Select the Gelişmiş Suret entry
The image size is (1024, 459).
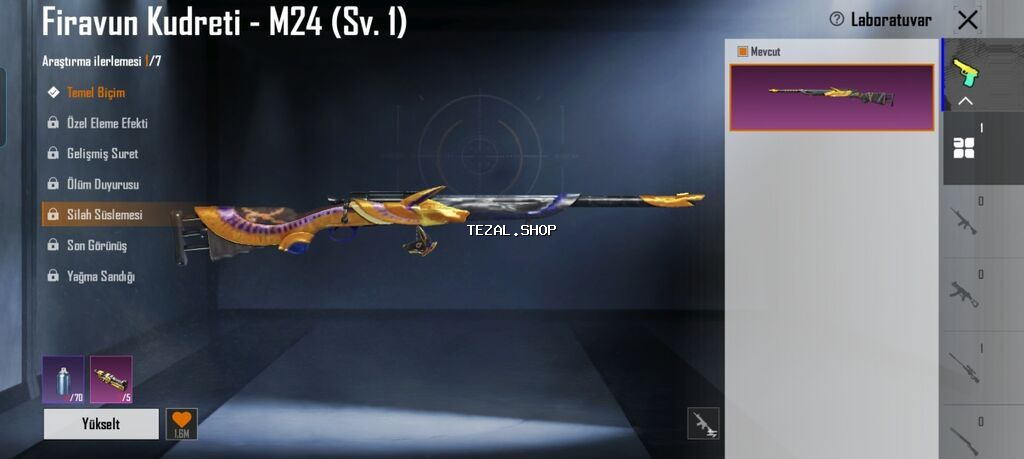coord(102,154)
